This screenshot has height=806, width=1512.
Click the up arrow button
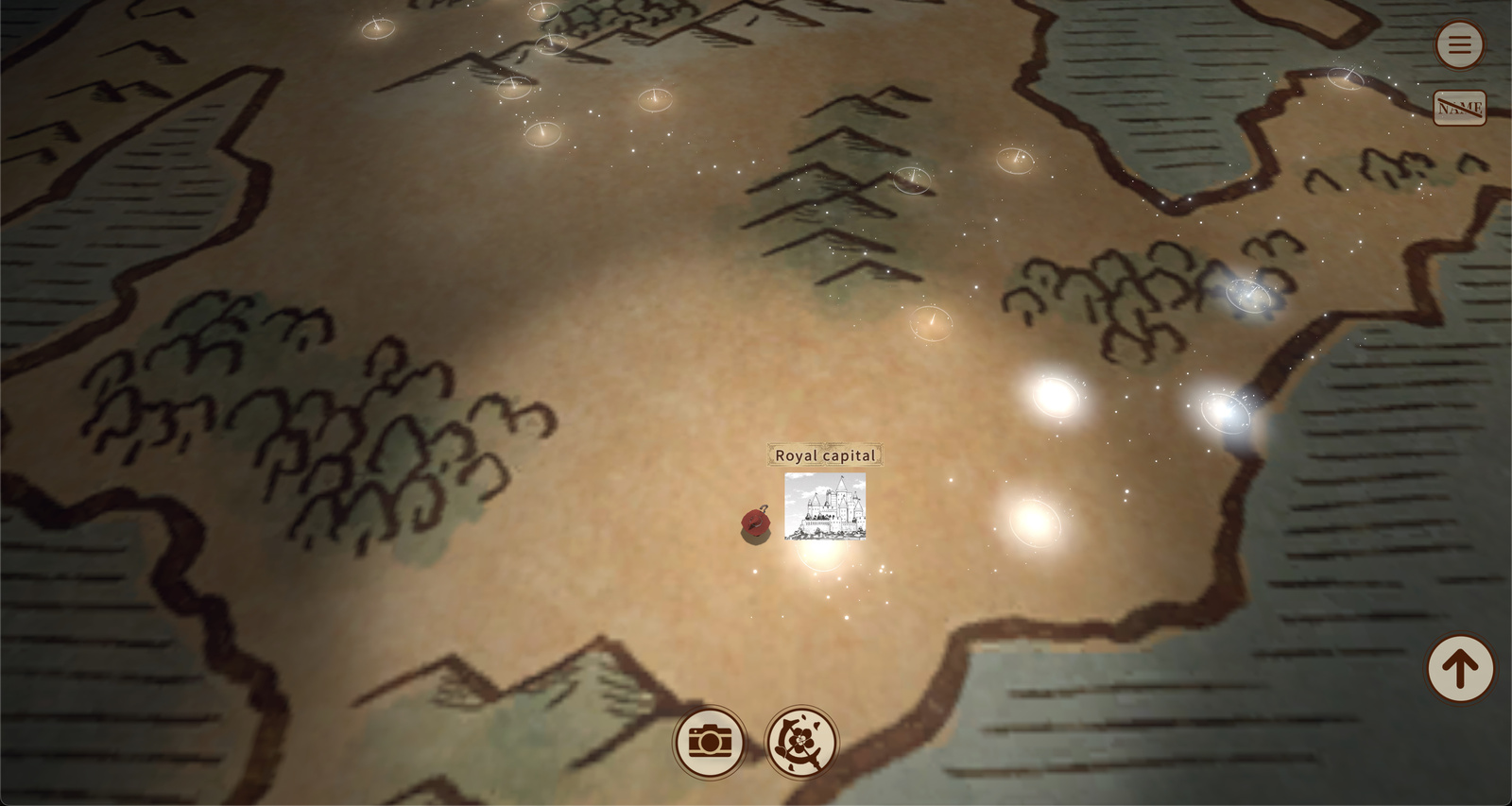(x=1459, y=669)
